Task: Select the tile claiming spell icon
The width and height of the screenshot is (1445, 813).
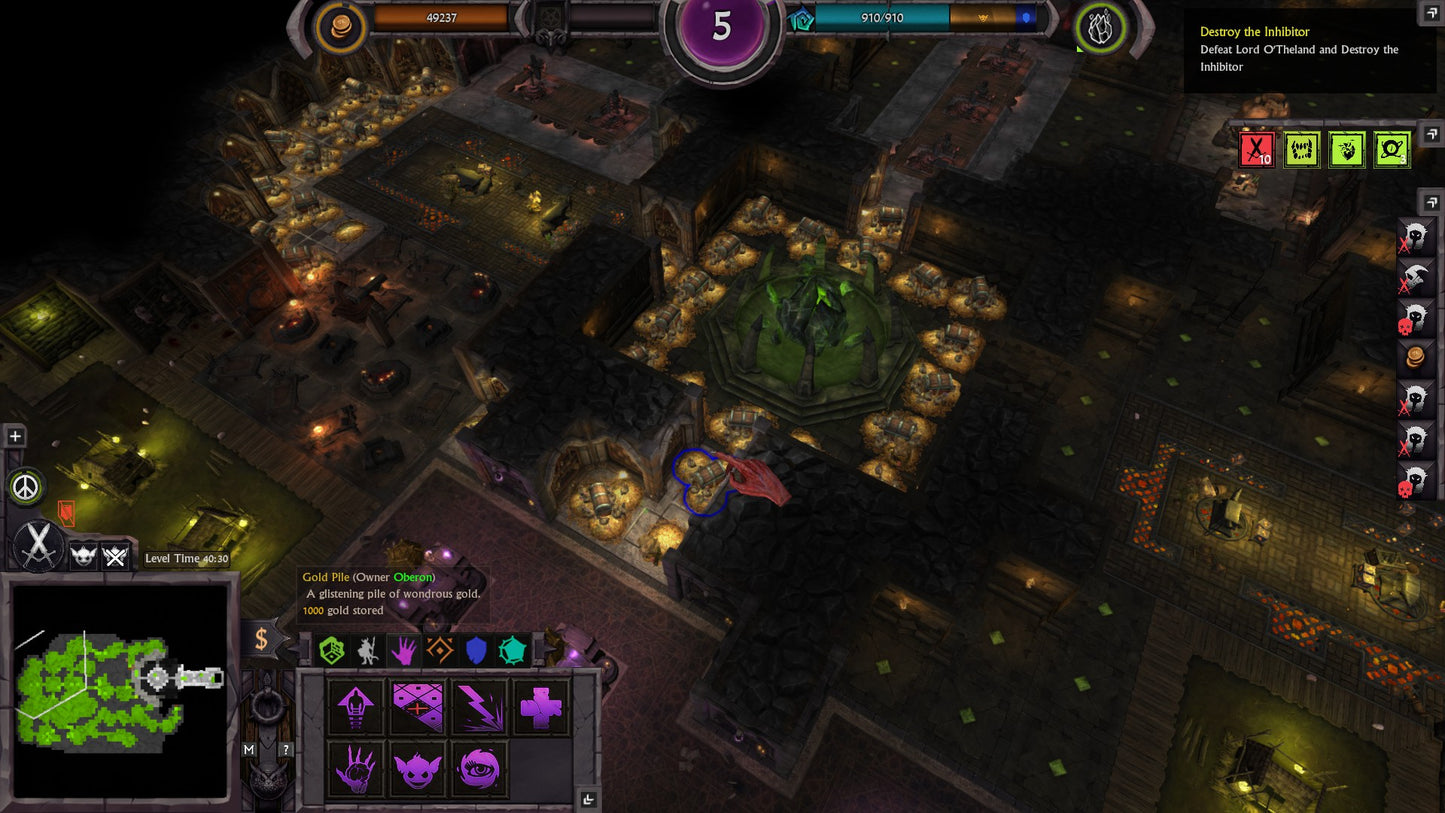Action: point(416,707)
